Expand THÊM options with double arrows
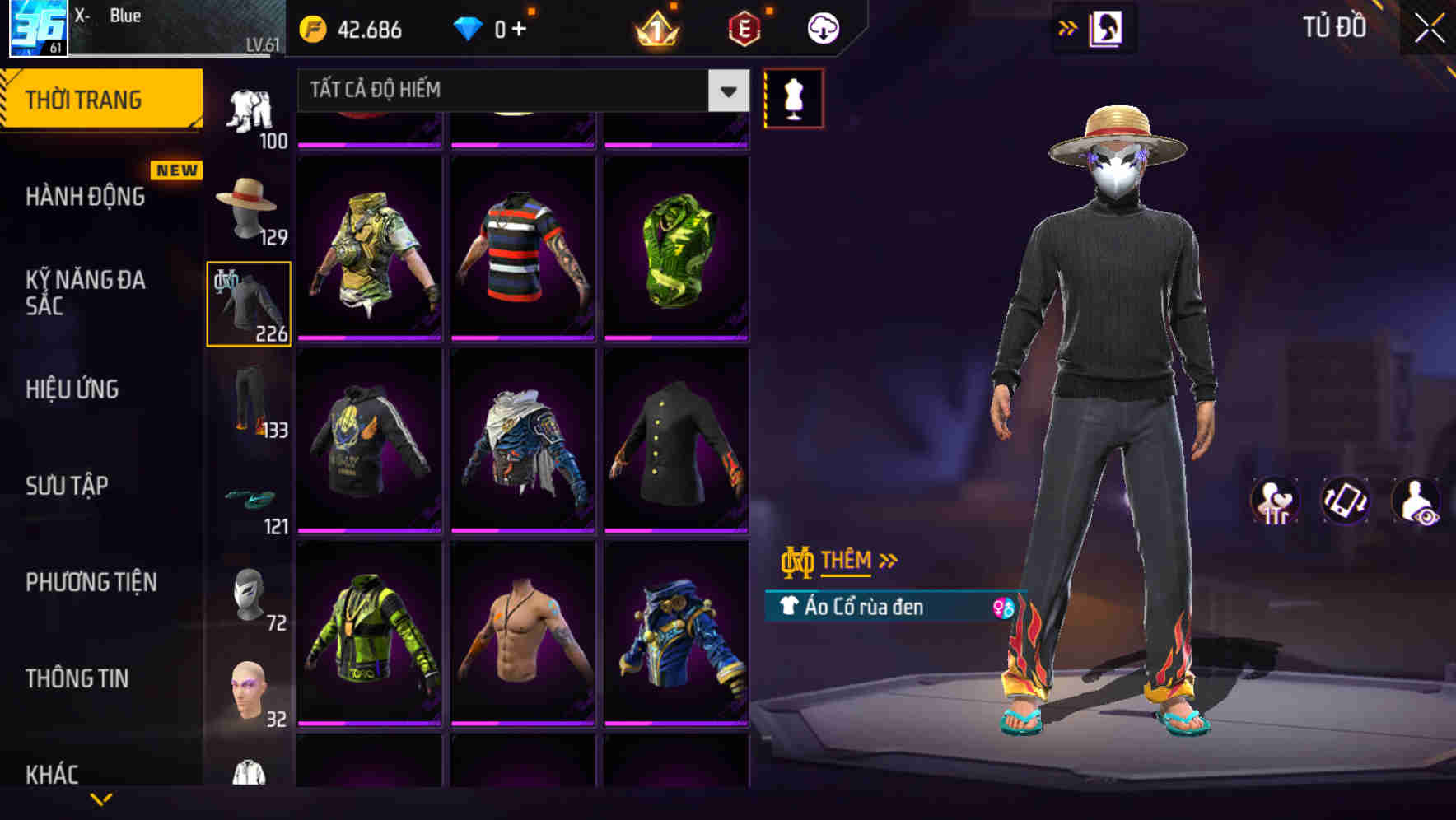The image size is (1456, 820). click(x=887, y=560)
